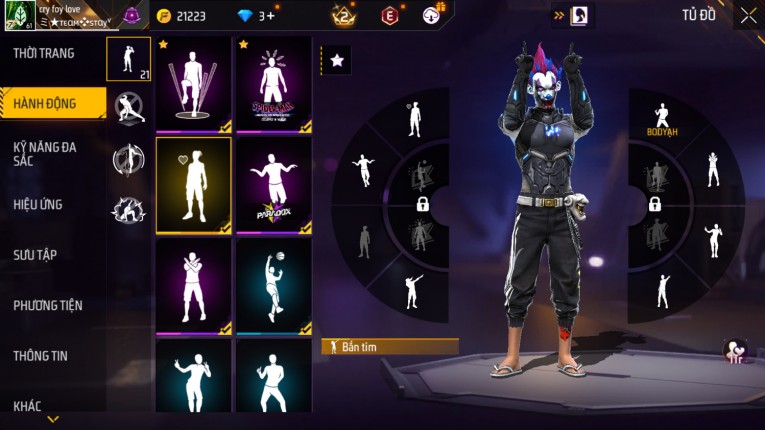Go to the Hiệu Ứng category
The width and height of the screenshot is (765, 430).
[x=38, y=205]
